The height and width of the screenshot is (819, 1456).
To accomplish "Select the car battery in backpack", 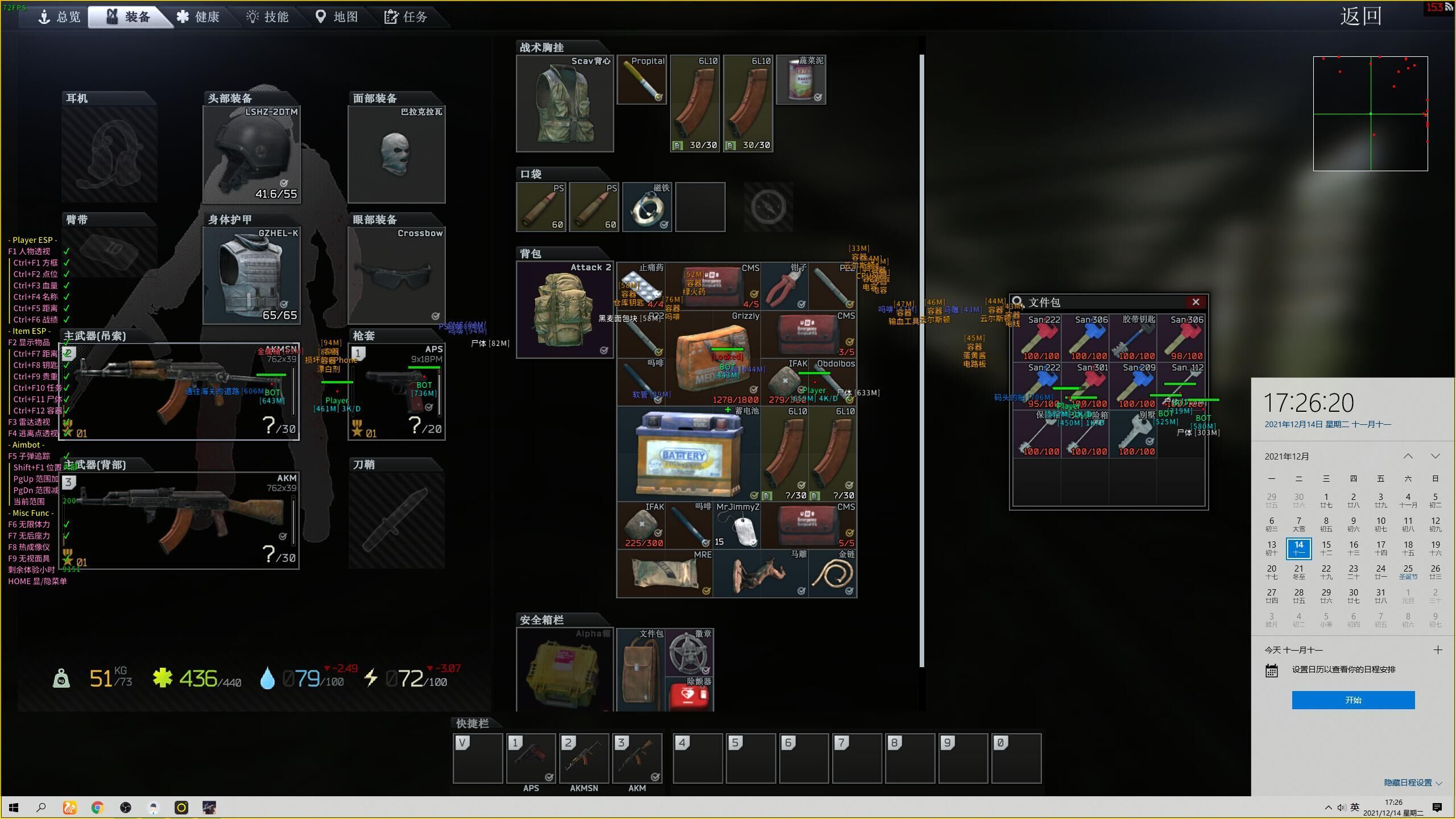I will (x=688, y=454).
